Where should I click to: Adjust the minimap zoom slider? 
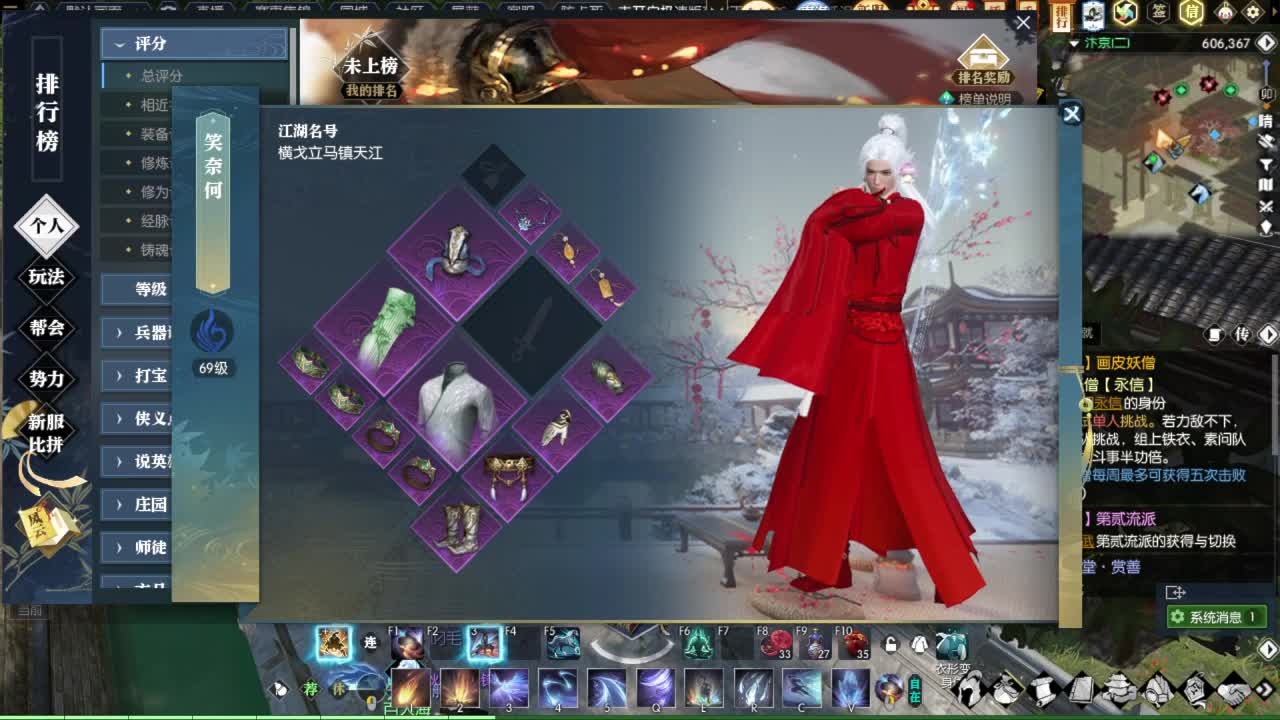click(1267, 80)
